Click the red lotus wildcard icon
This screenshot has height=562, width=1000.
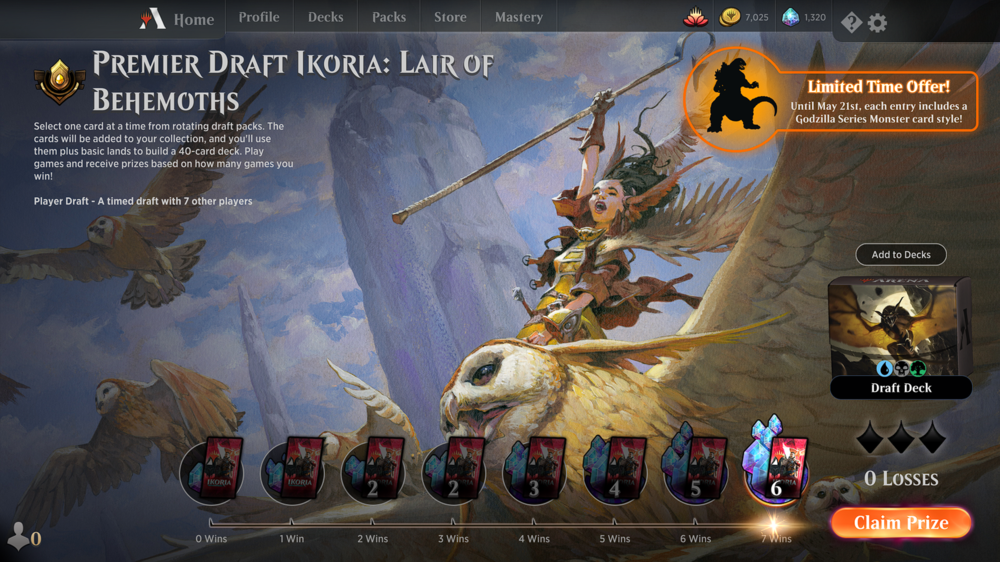point(696,17)
